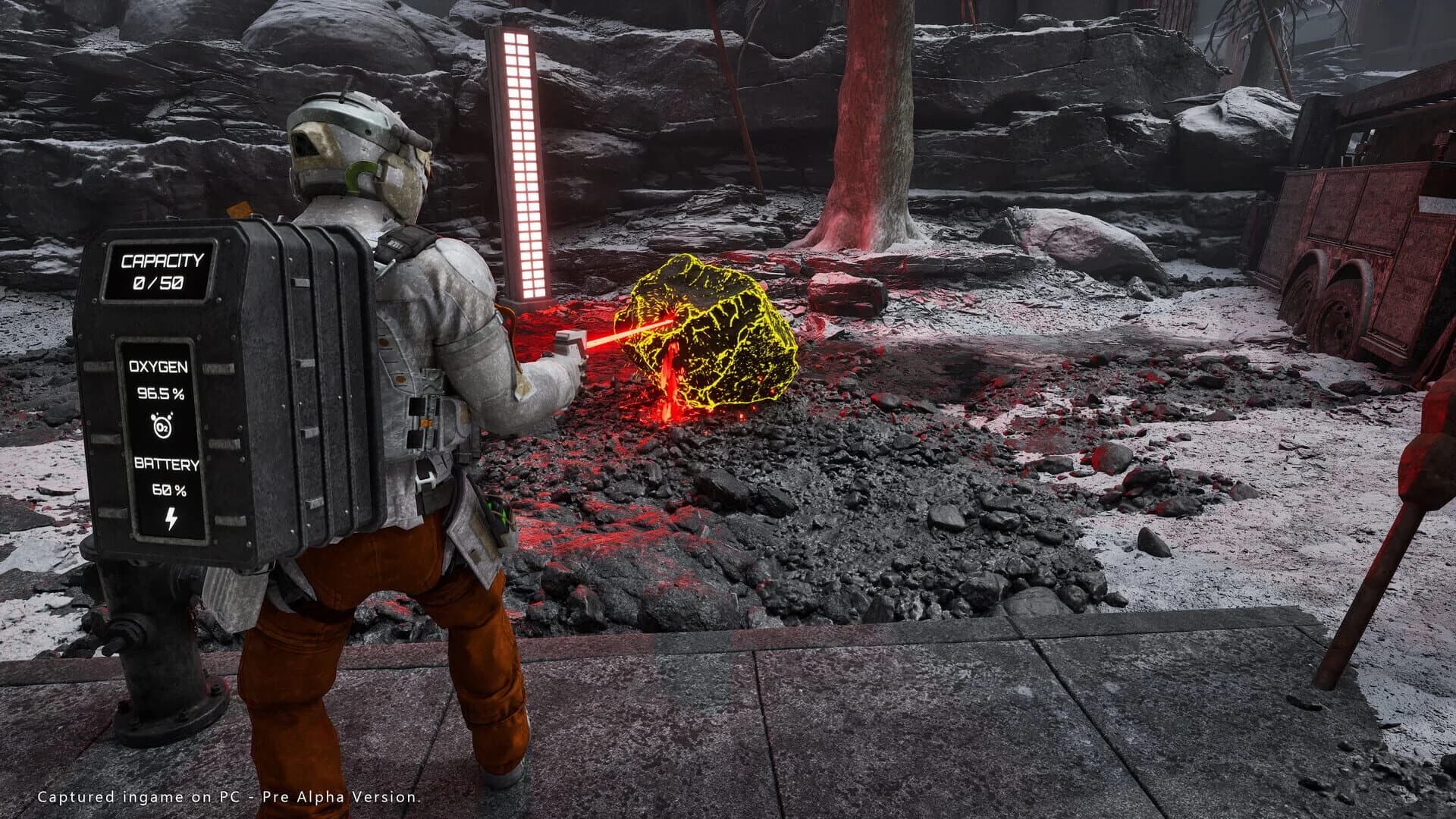Click the battery 60% level indicator
The image size is (1456, 819).
(171, 489)
